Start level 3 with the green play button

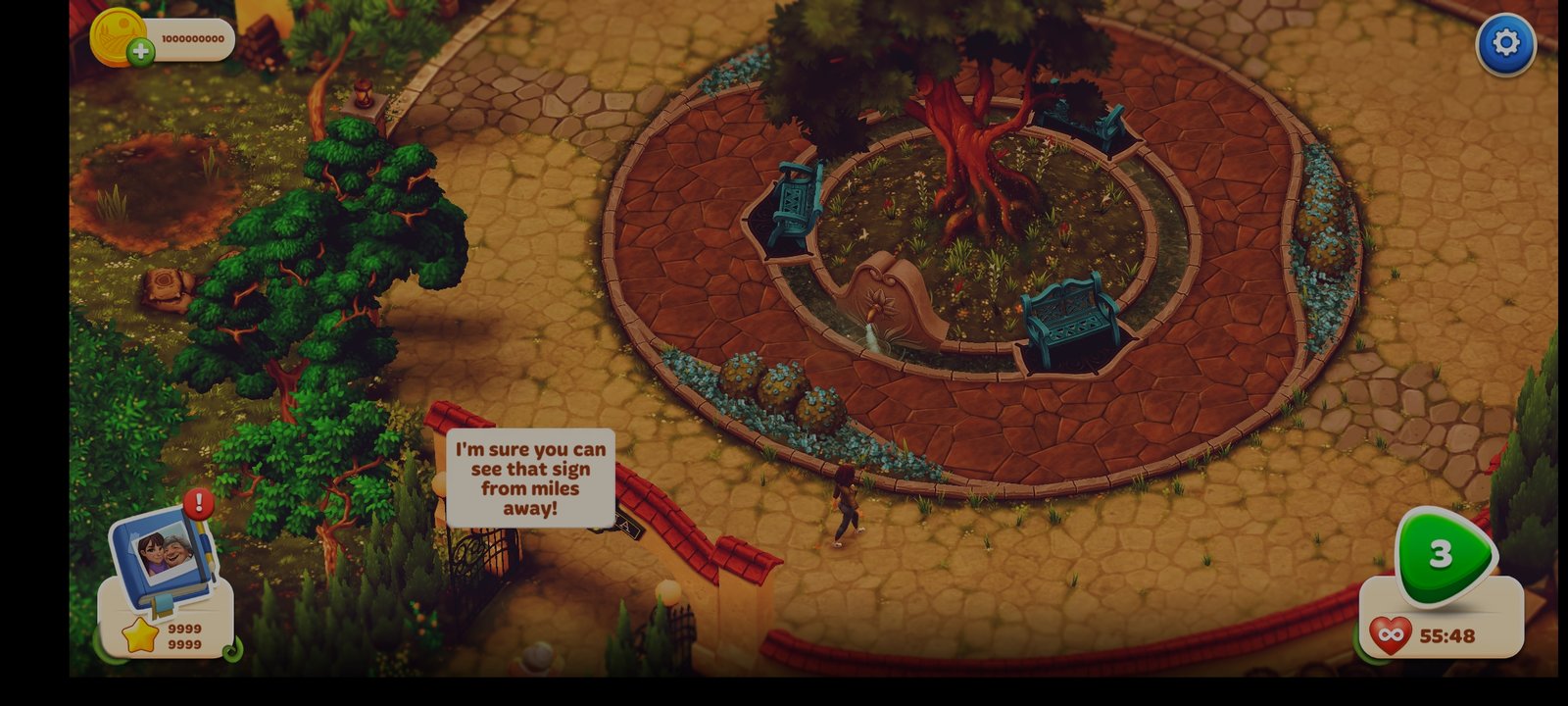(x=1444, y=555)
